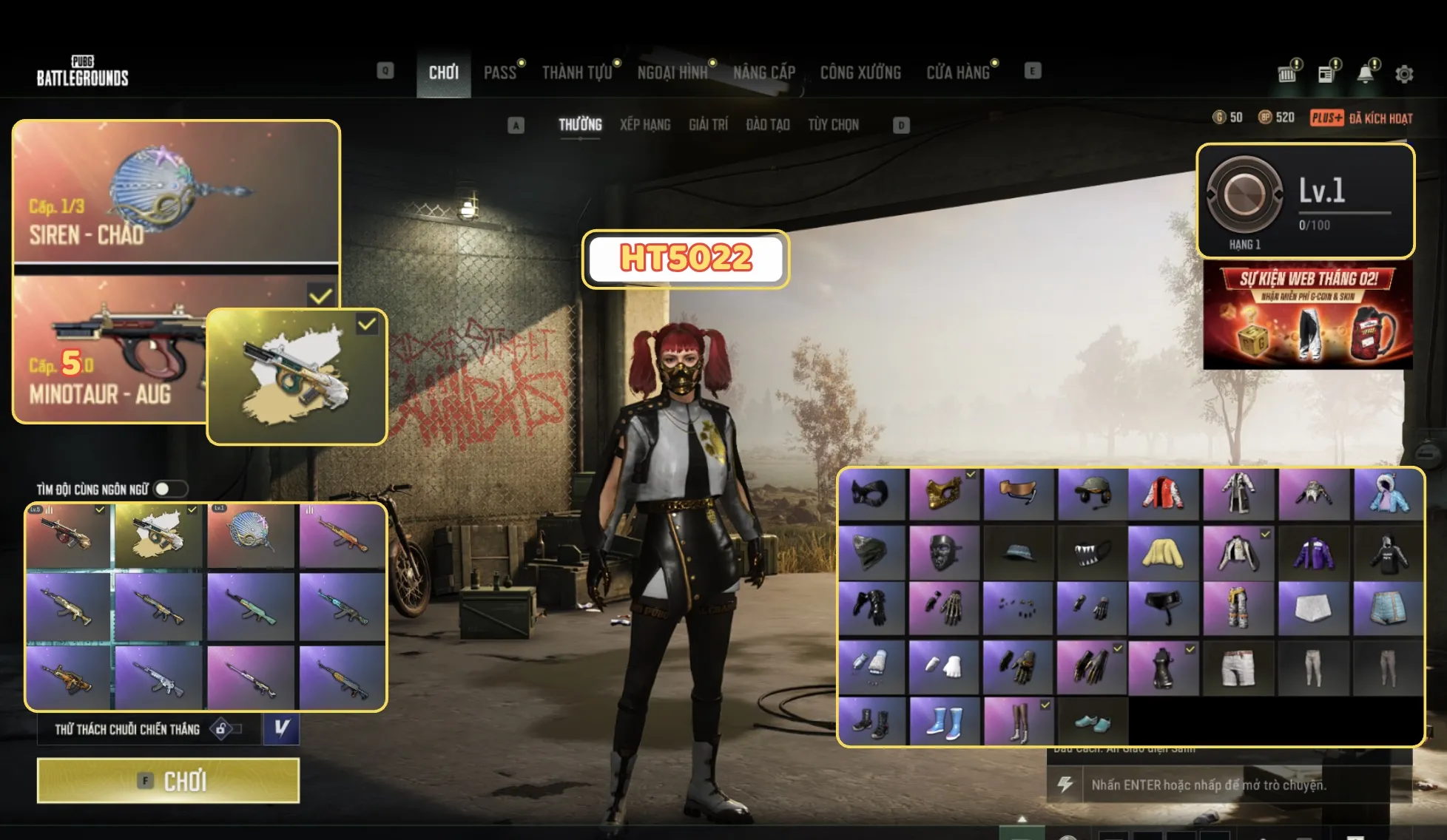Screen dimensions: 1447x840
Task: Open the settings gear icon
Action: (1404, 74)
